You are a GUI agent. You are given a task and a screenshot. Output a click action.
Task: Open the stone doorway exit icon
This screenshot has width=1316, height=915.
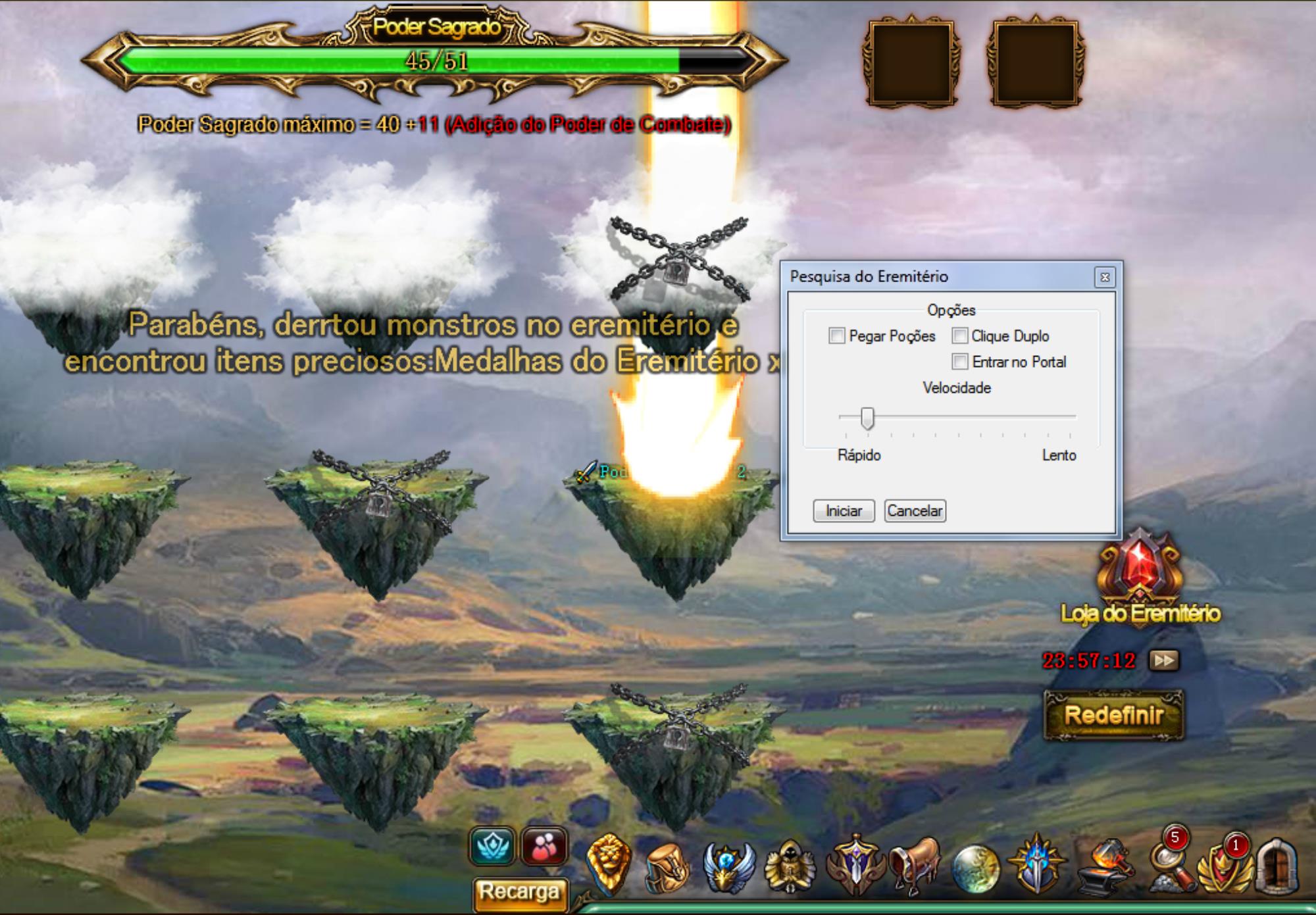1277,866
